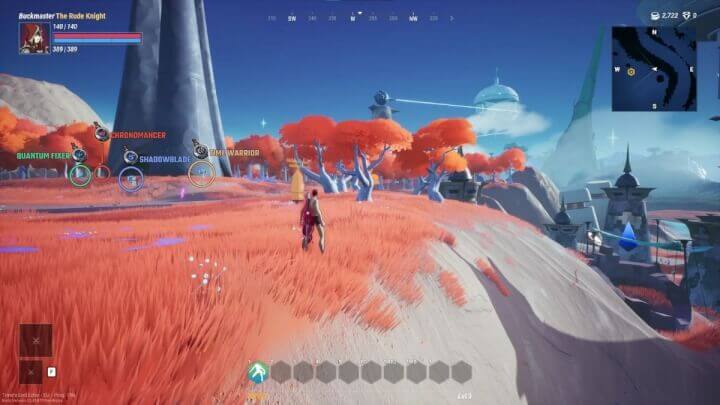Activate the teal sprint ability in the hotbar
The width and height of the screenshot is (720, 405).
click(x=258, y=372)
